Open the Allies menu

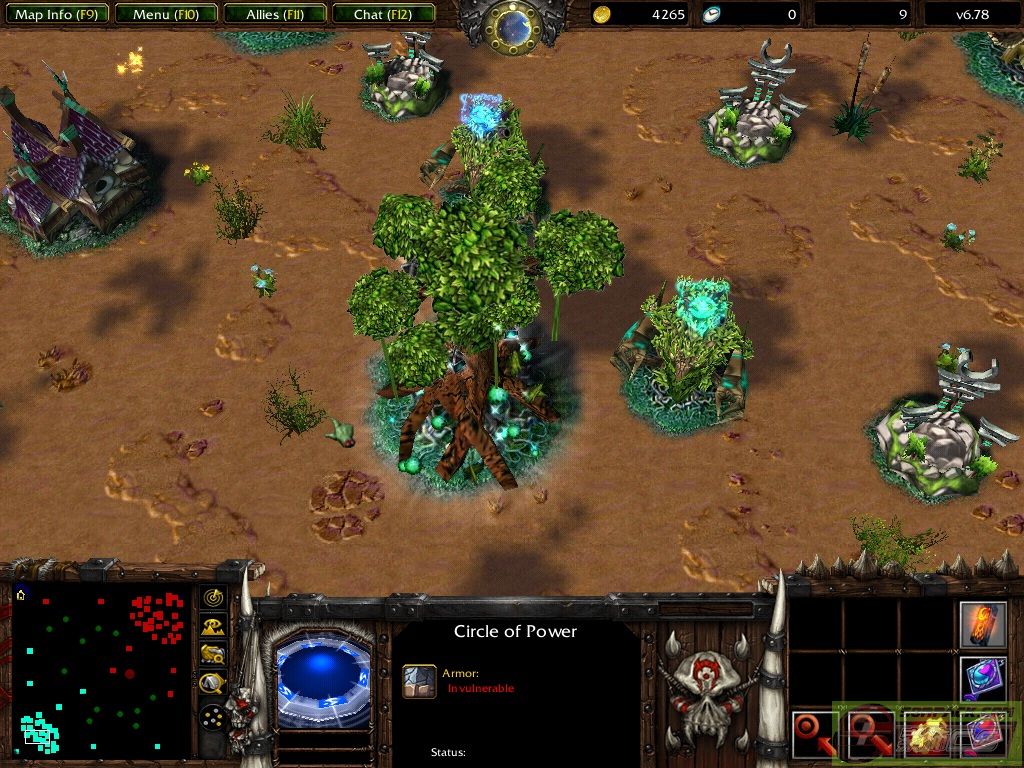click(274, 14)
